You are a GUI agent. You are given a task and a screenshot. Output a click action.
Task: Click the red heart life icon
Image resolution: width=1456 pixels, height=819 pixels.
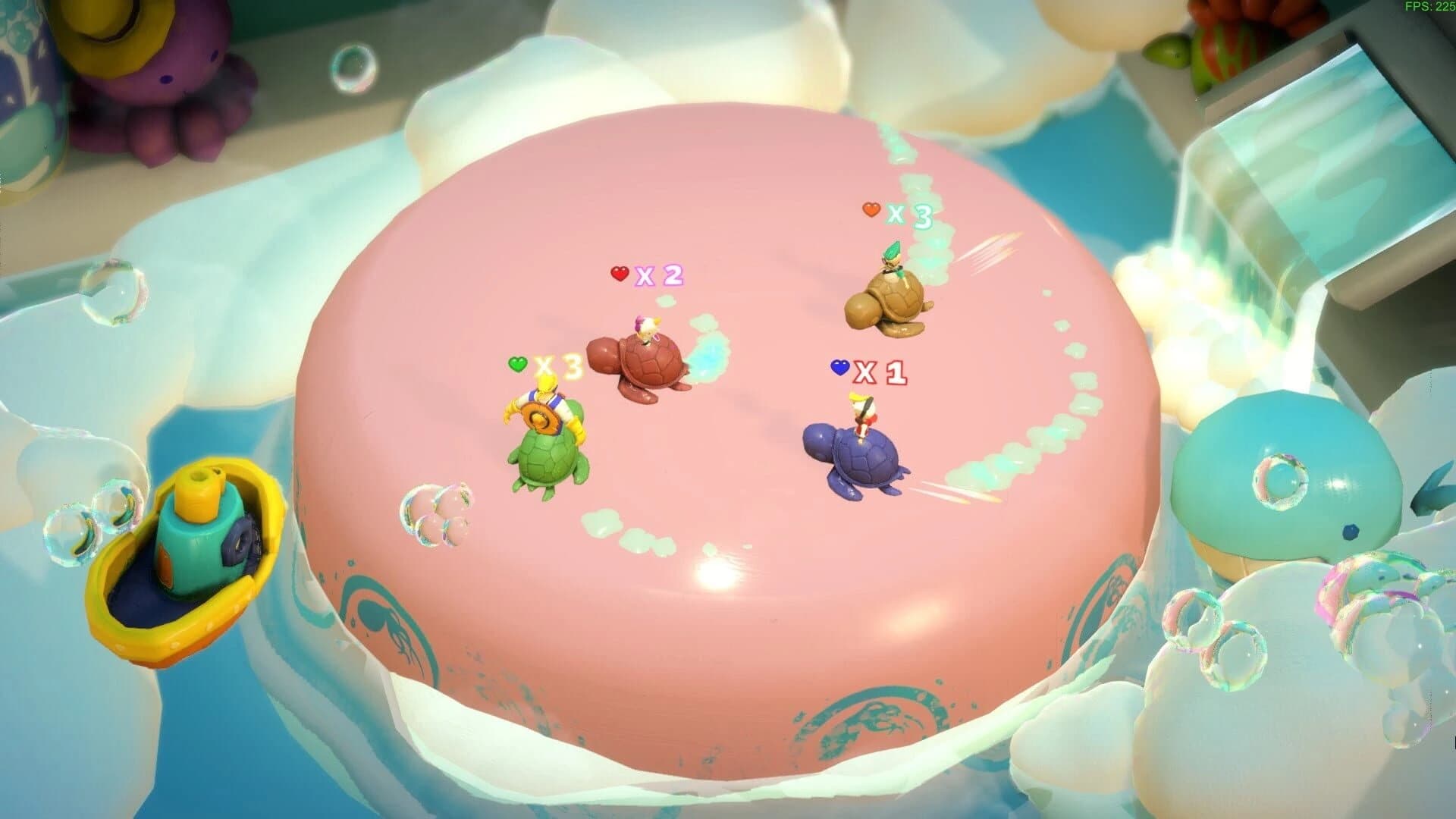[x=619, y=275]
